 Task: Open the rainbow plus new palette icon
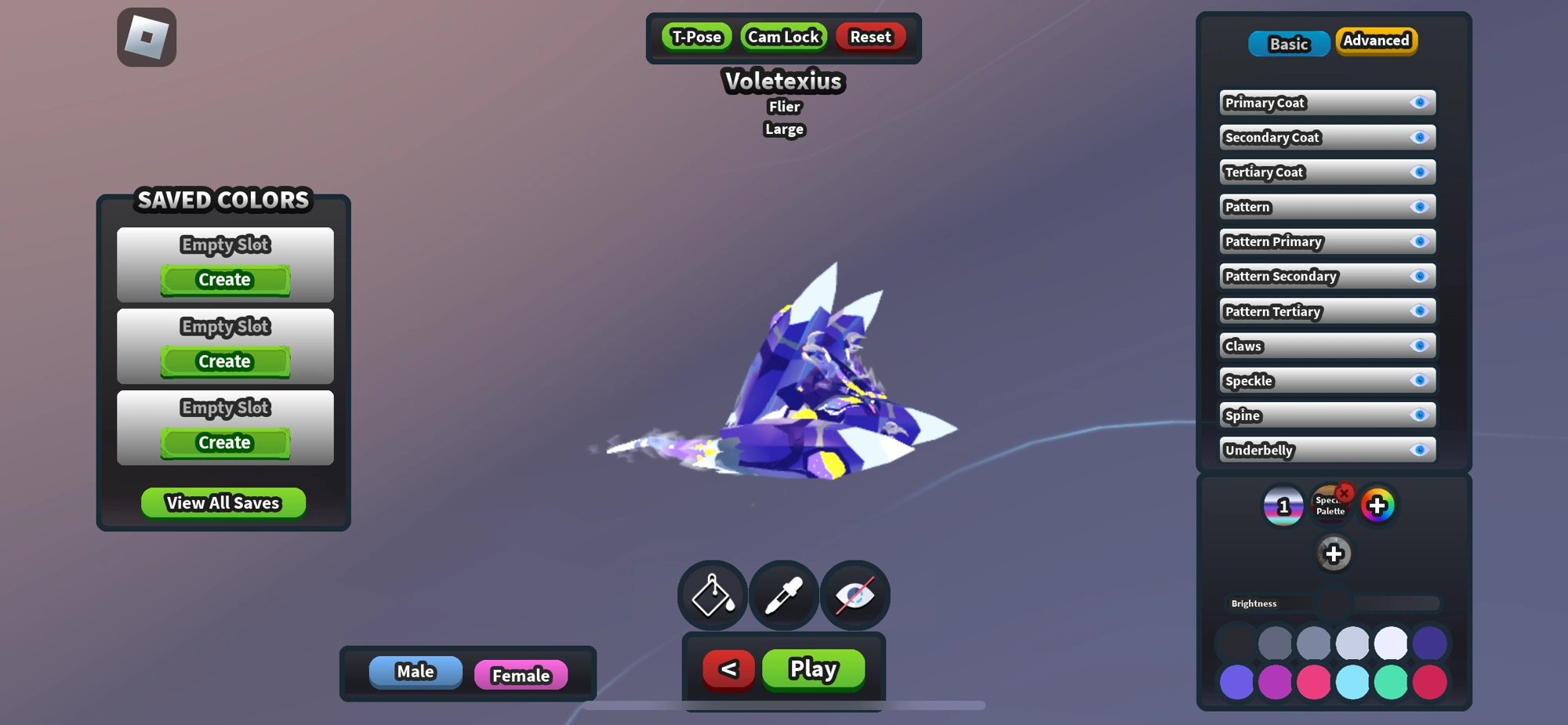pos(1377,506)
